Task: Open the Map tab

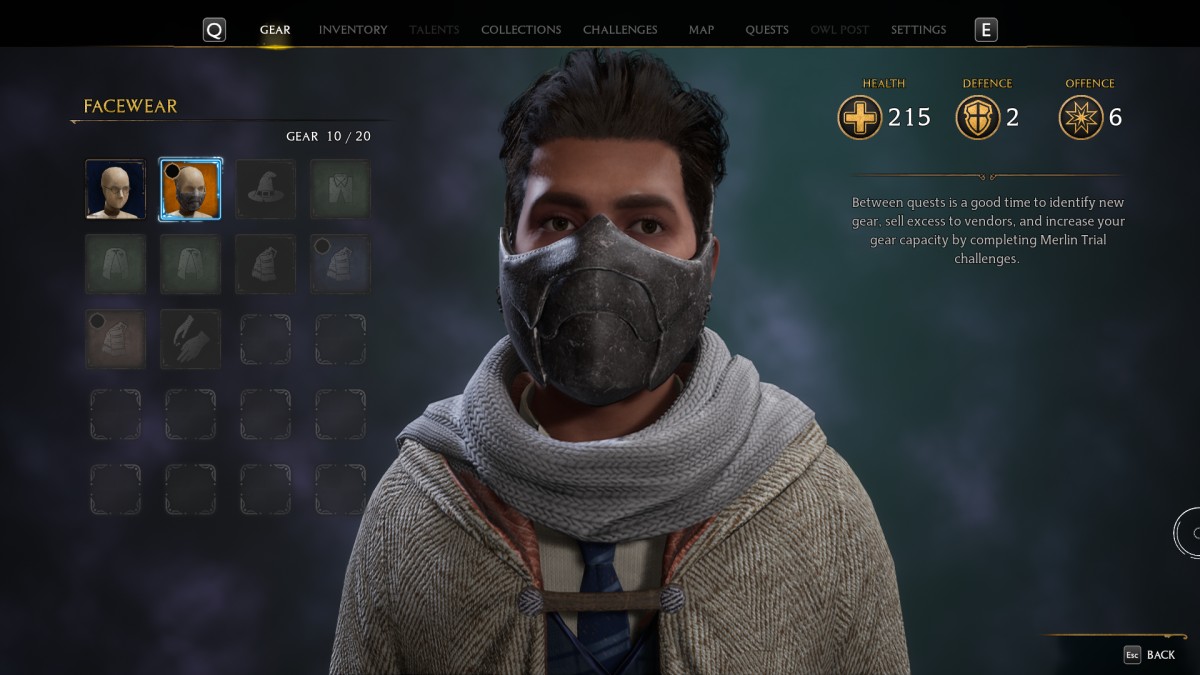Action: [701, 30]
